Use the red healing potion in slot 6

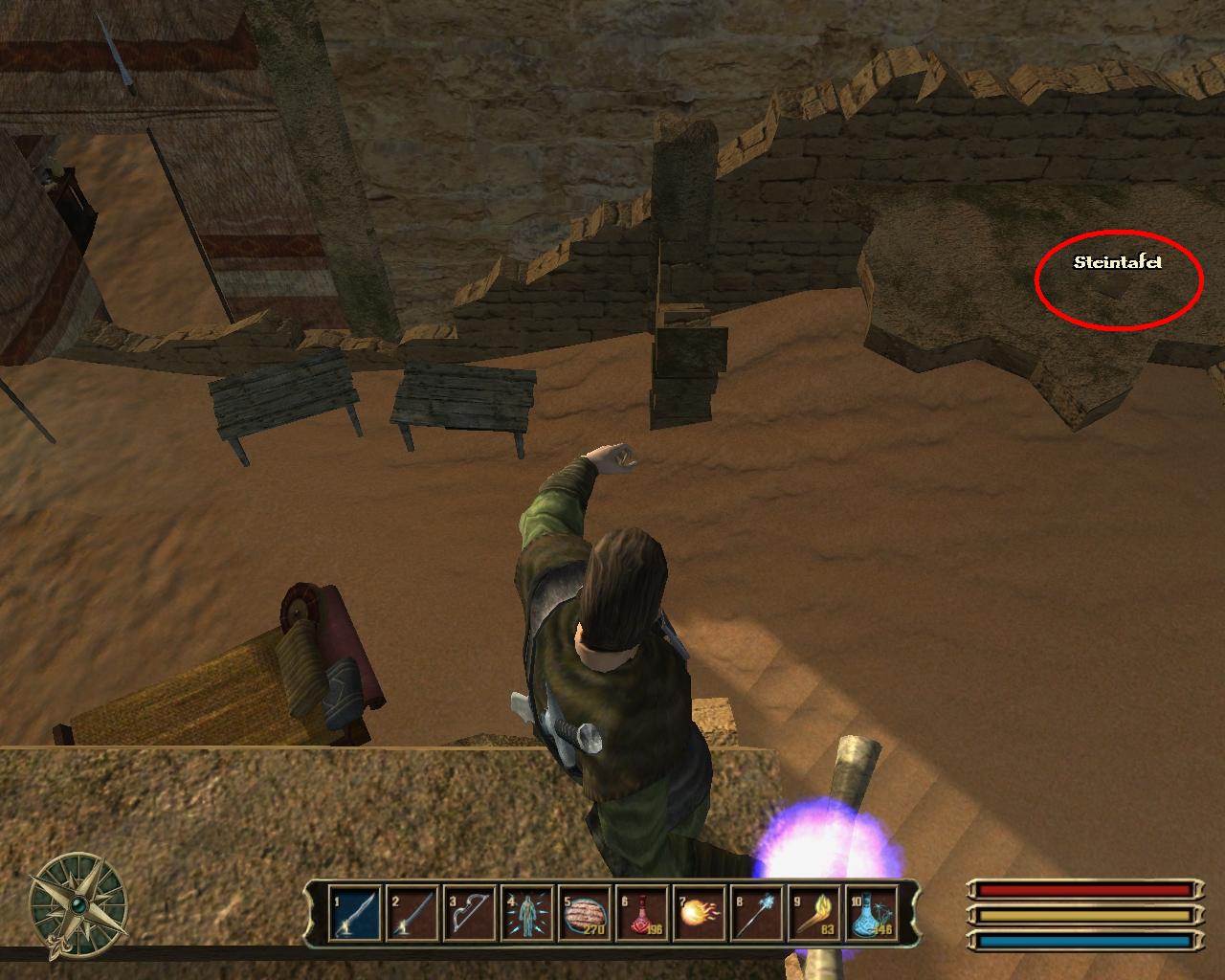pos(642,914)
